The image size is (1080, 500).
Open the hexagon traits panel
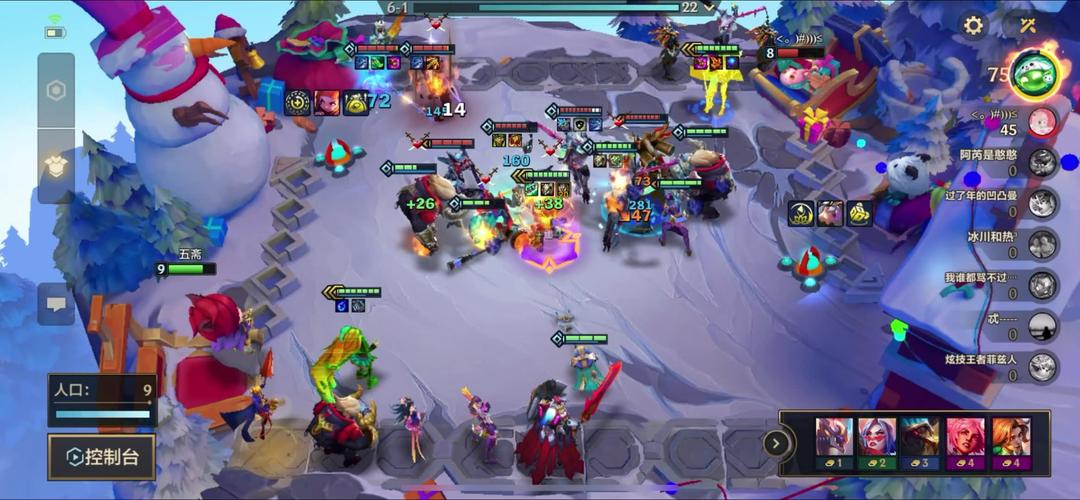[56, 90]
